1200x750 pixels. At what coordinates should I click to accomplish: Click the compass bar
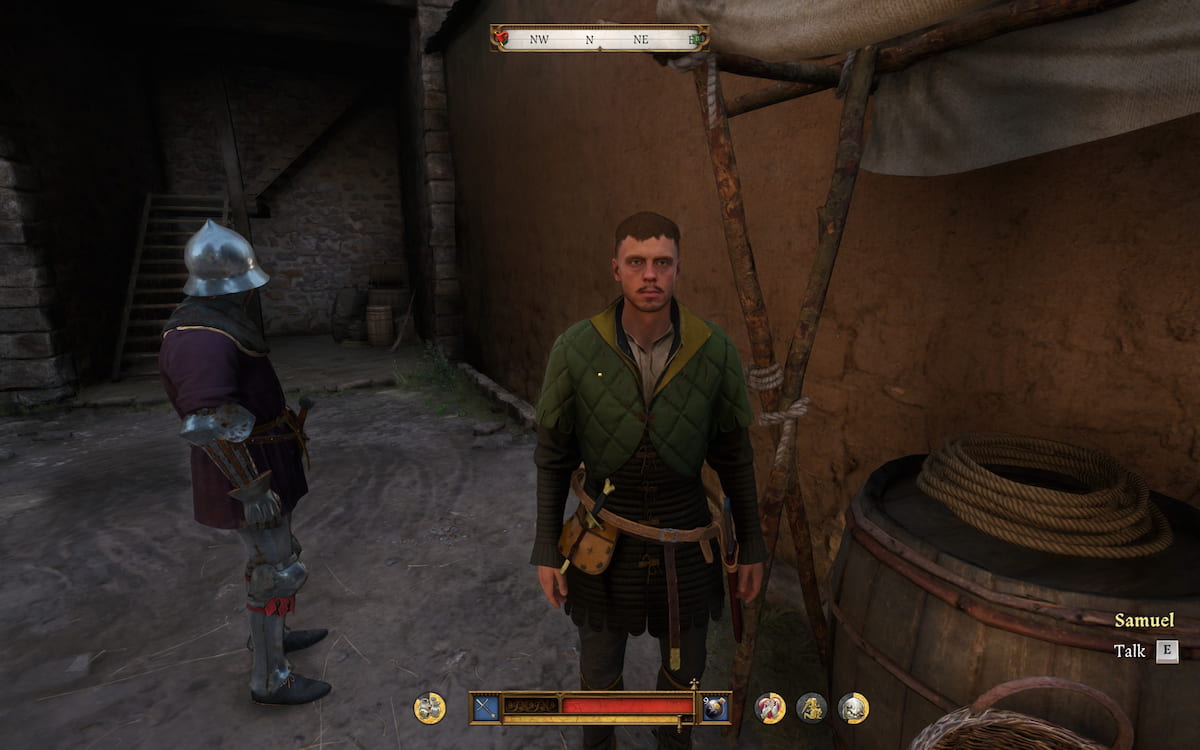pyautogui.click(x=599, y=39)
